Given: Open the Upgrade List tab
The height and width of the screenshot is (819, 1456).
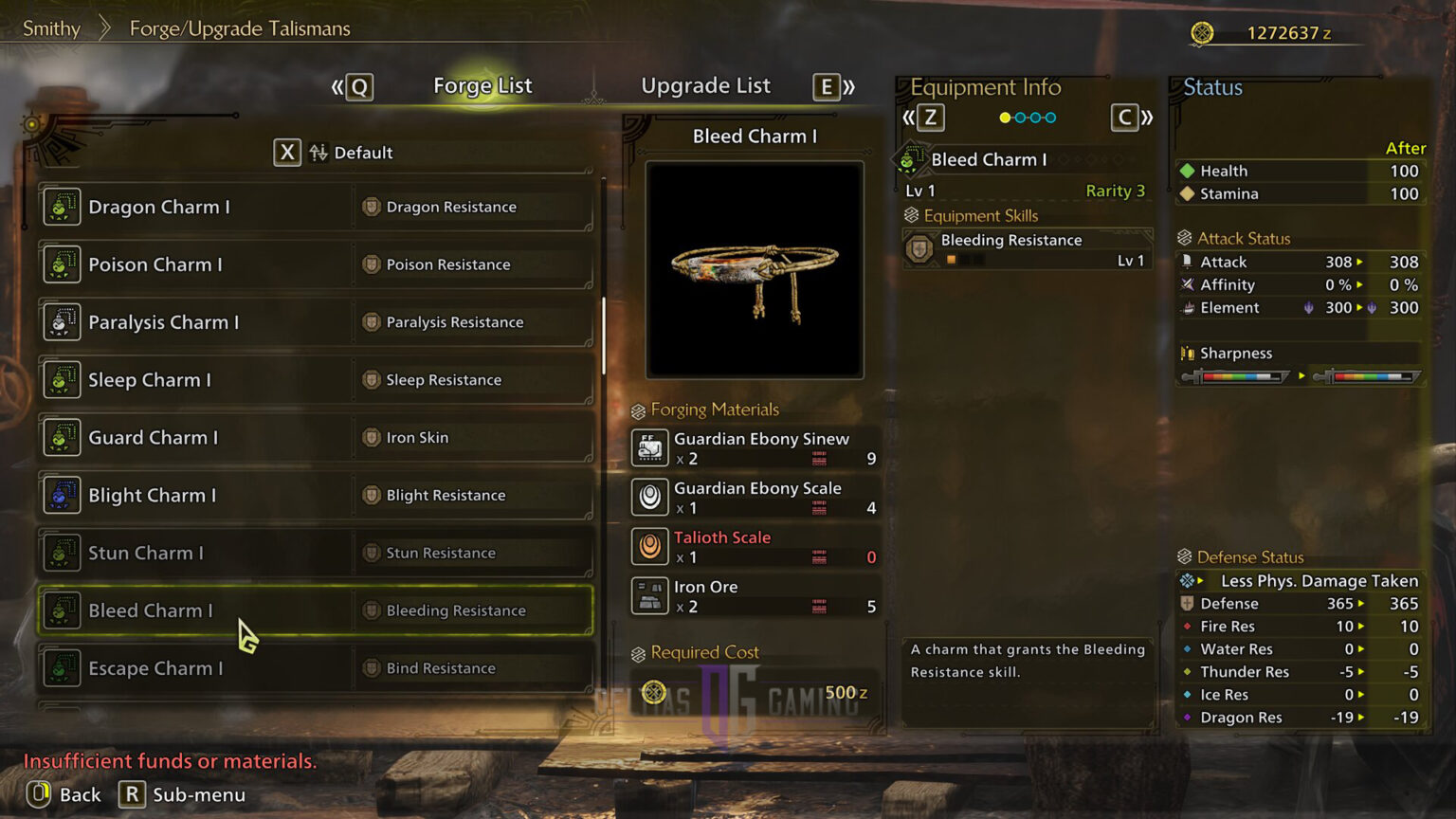Looking at the screenshot, I should tap(705, 86).
